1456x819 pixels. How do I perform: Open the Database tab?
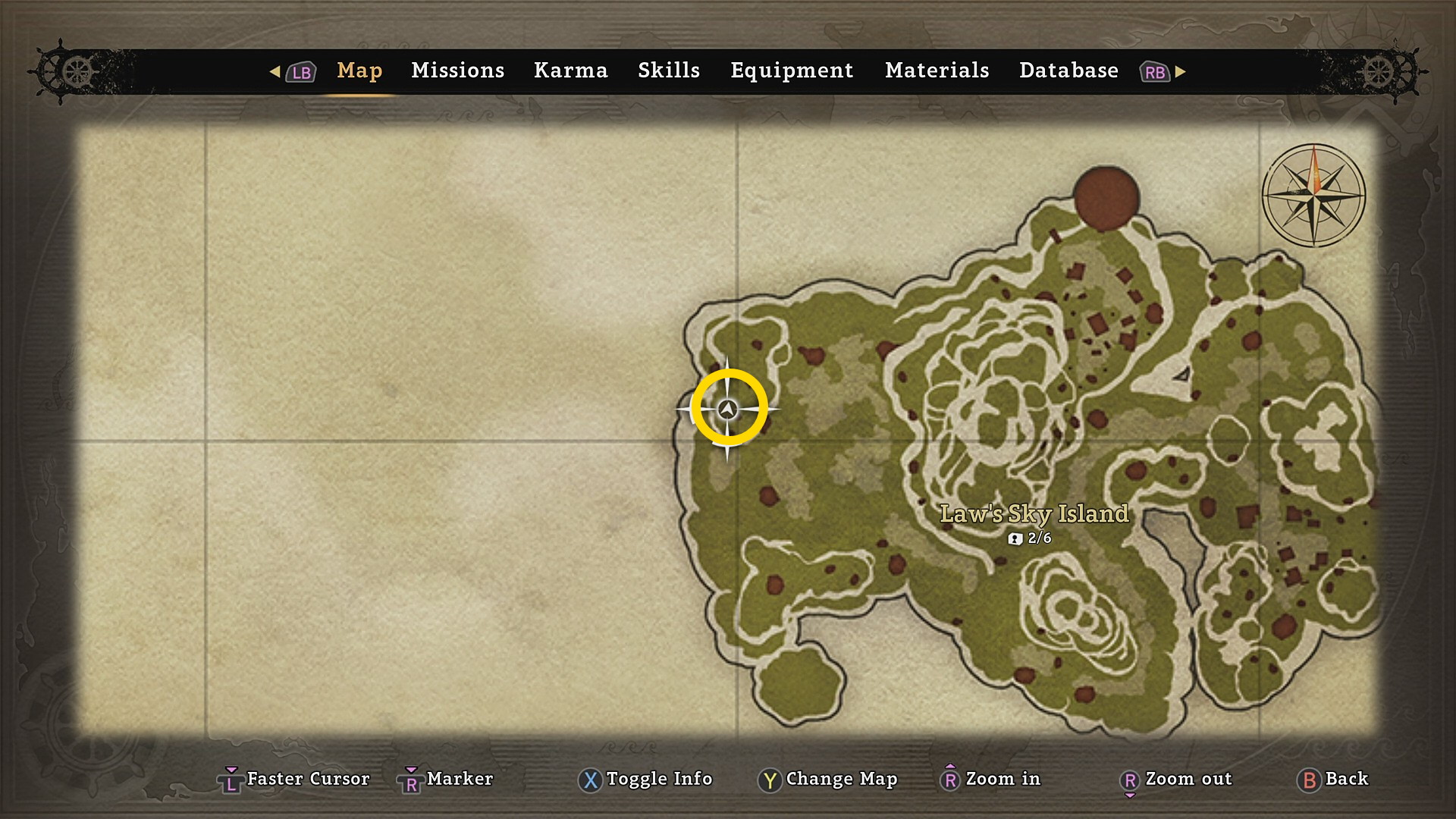point(1068,71)
